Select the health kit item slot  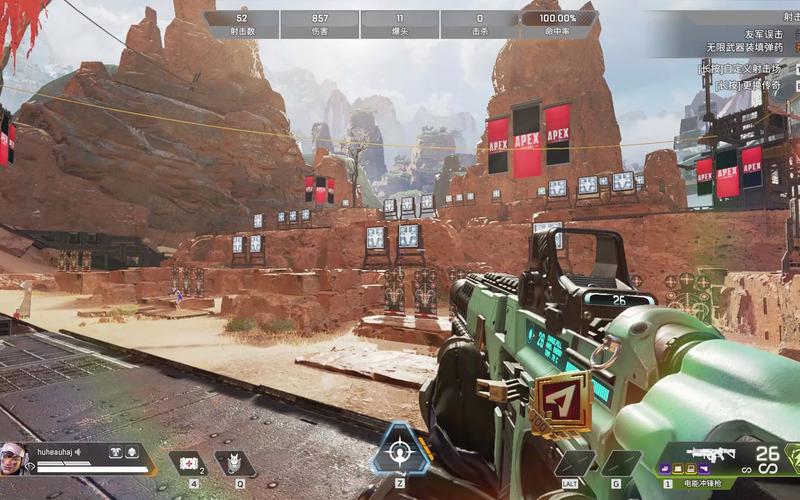[x=187, y=462]
